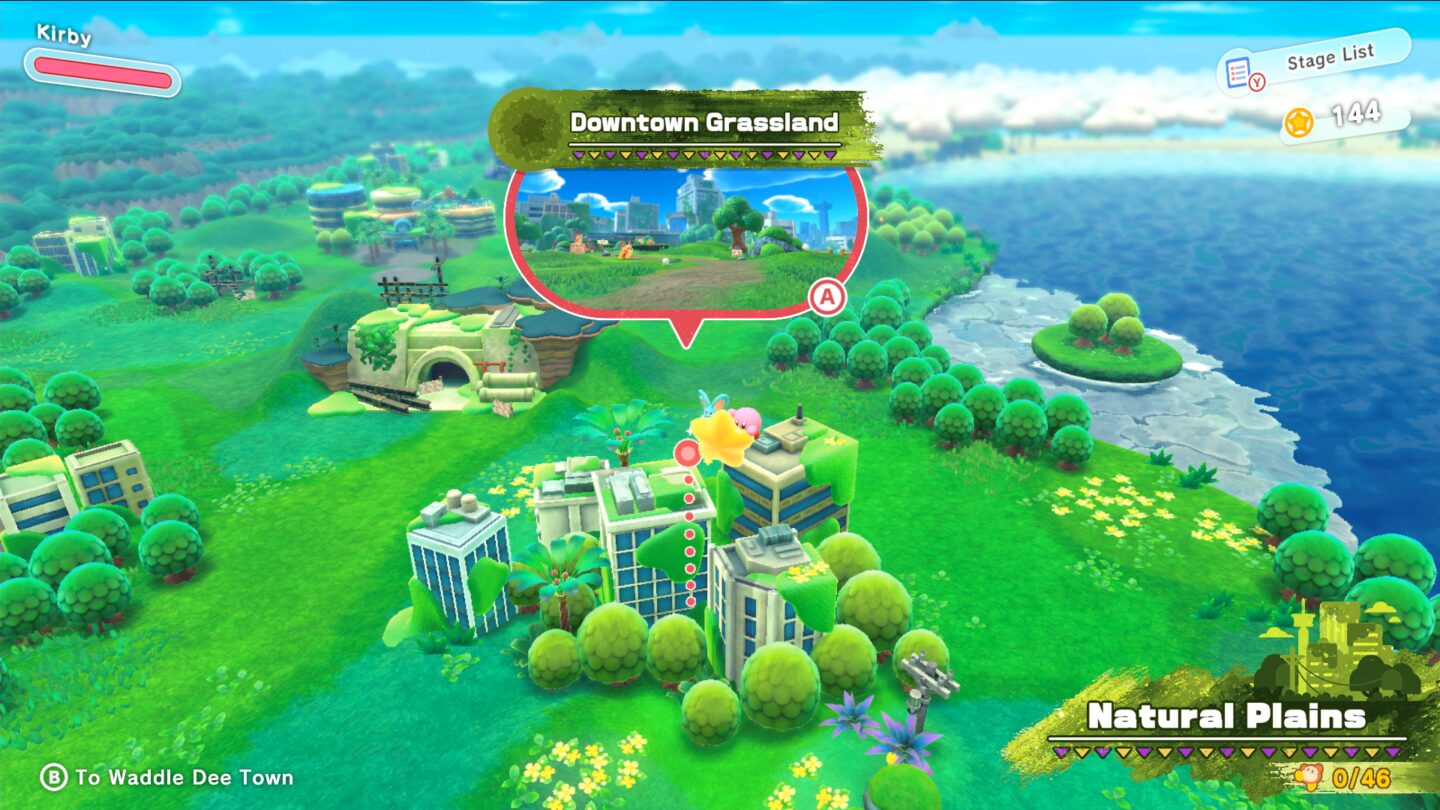Click the pulsing stage point on the skyscraper
Image resolution: width=1440 pixels, height=810 pixels.
coord(687,452)
